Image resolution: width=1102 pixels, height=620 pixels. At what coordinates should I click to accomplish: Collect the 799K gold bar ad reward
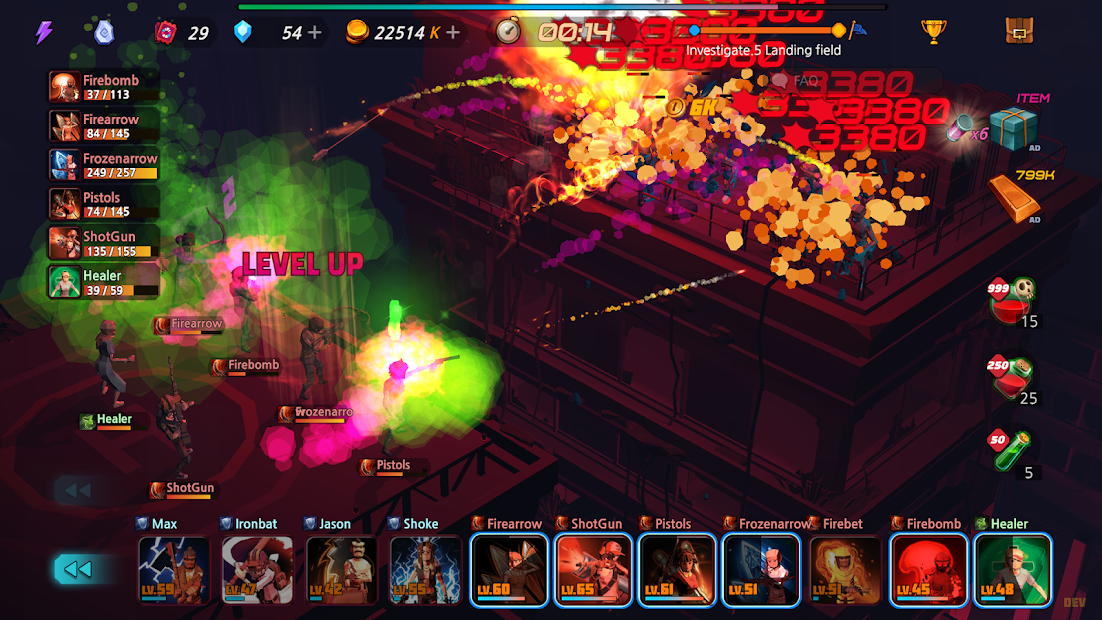[1013, 198]
